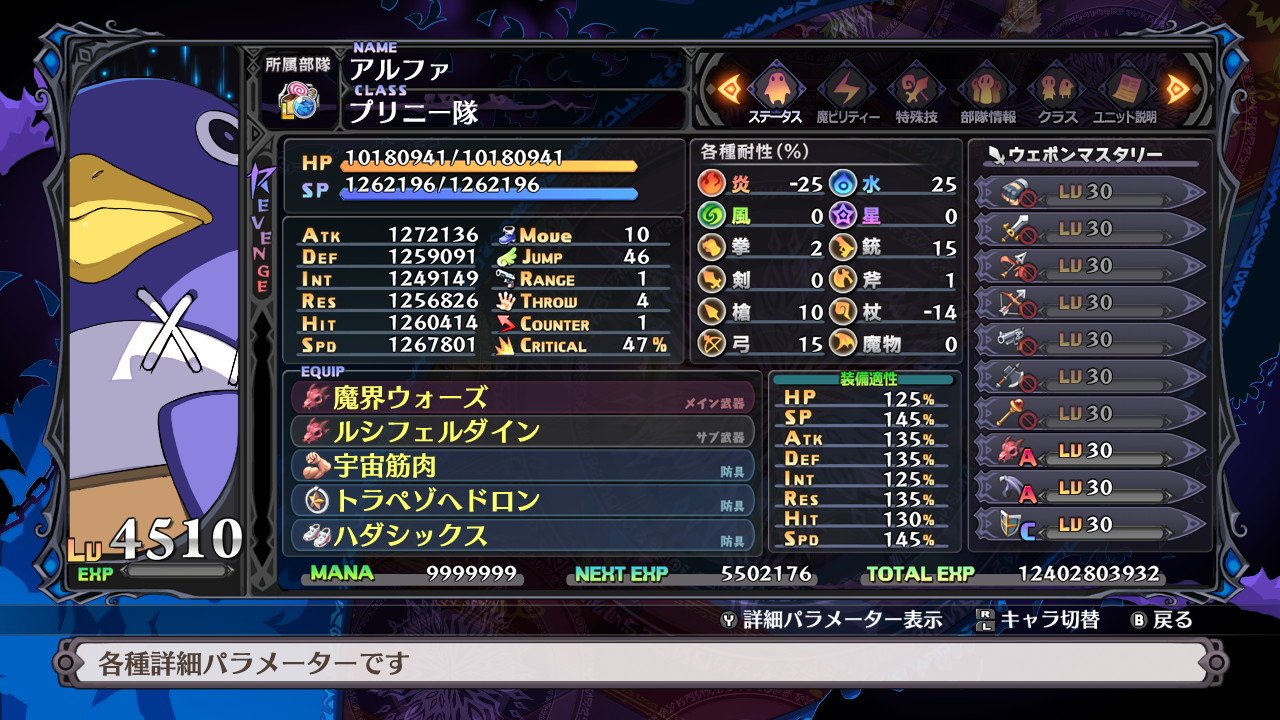This screenshot has width=1280, height=720.
Task: Select the topmost fist weapon mastery icon
Action: coord(1013,192)
